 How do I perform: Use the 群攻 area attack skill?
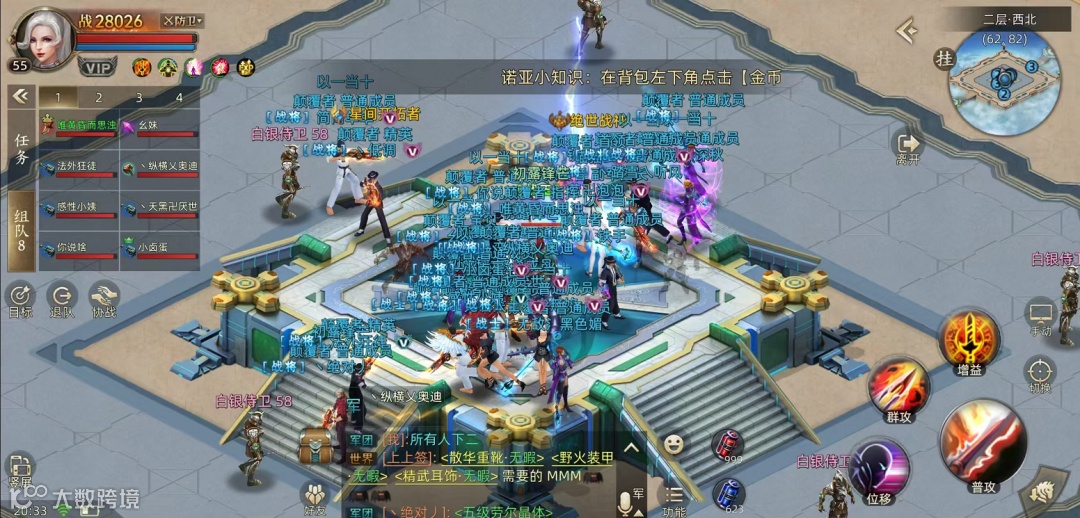(898, 389)
